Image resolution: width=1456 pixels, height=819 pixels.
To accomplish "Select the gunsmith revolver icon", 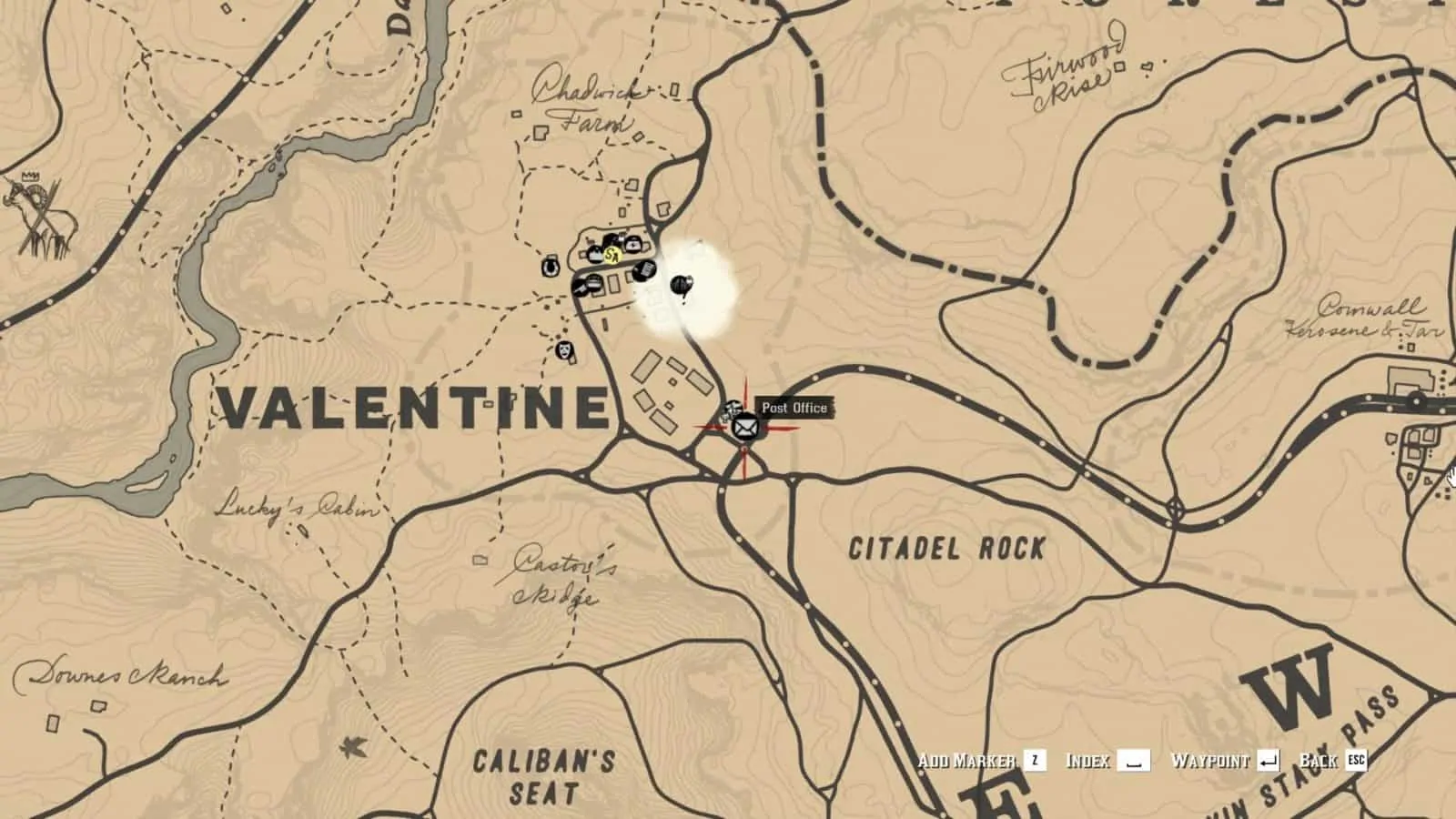I will click(581, 288).
